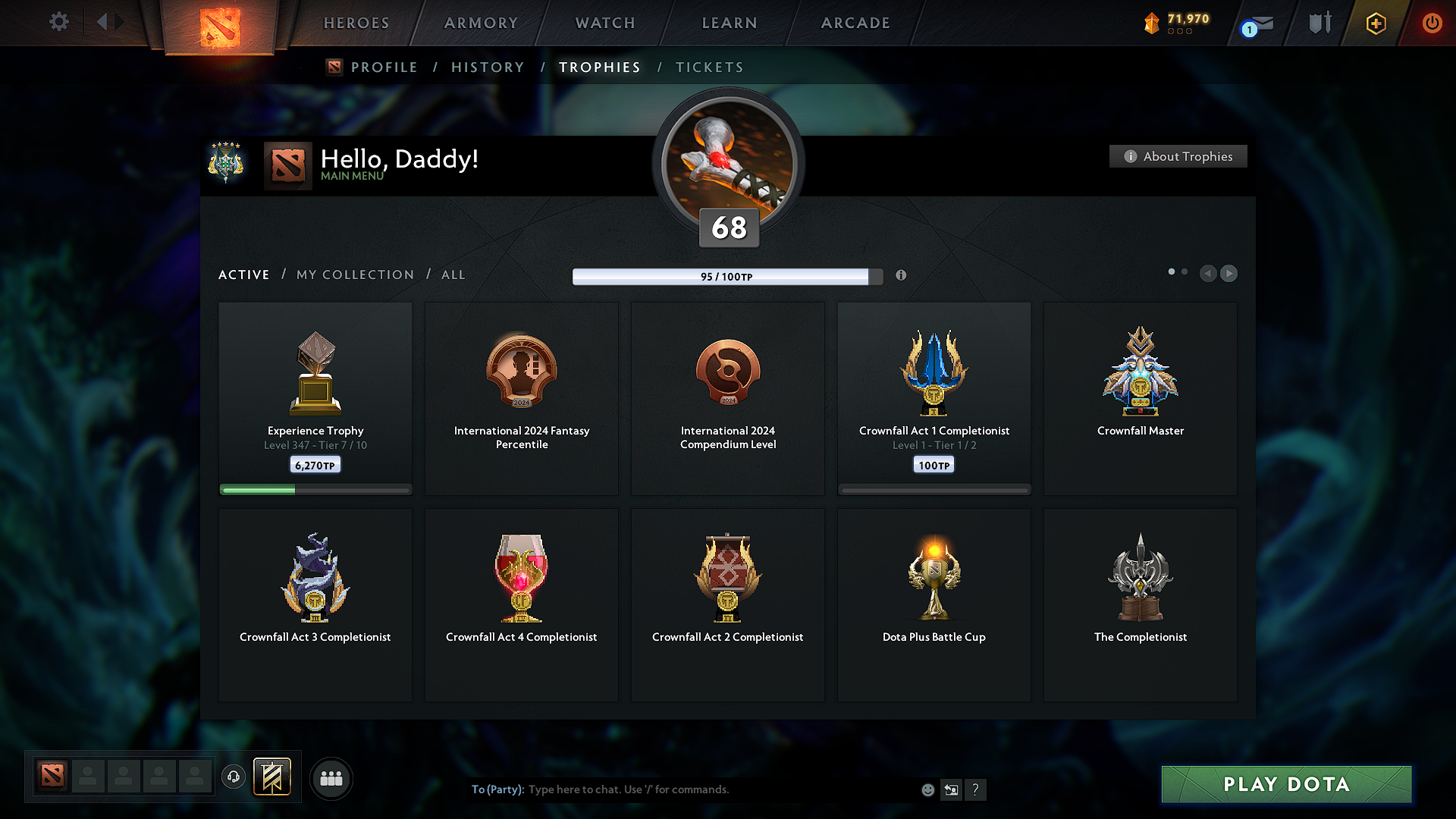1456x819 pixels.
Task: Click the power button to exit Dota
Action: pyautogui.click(x=1432, y=23)
